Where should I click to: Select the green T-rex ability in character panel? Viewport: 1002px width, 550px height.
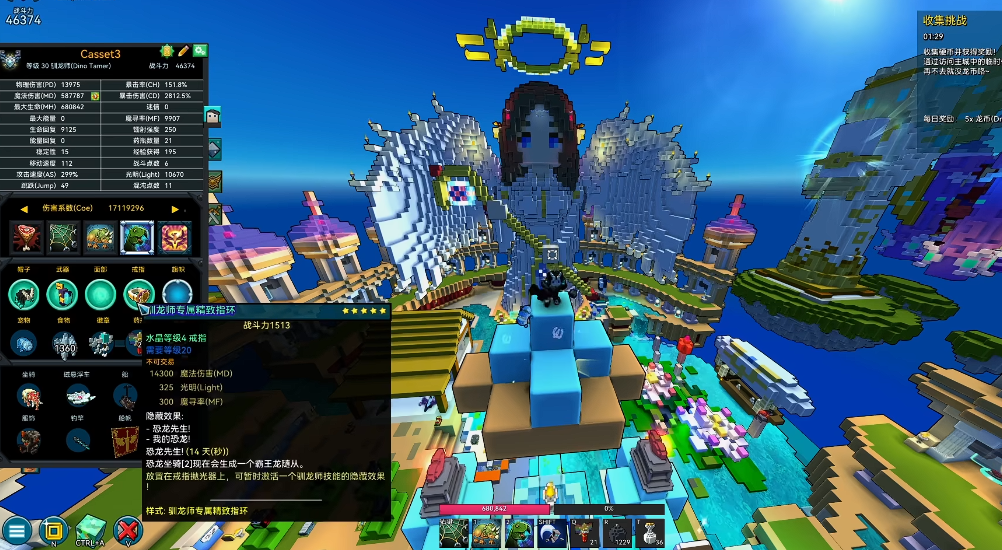click(x=137, y=238)
